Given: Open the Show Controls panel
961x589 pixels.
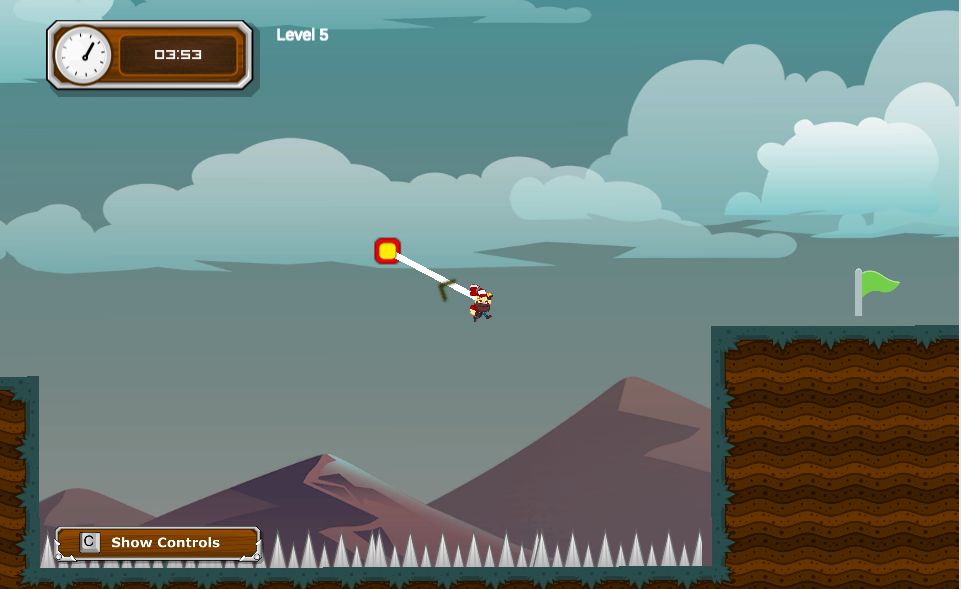Looking at the screenshot, I should coord(159,543).
